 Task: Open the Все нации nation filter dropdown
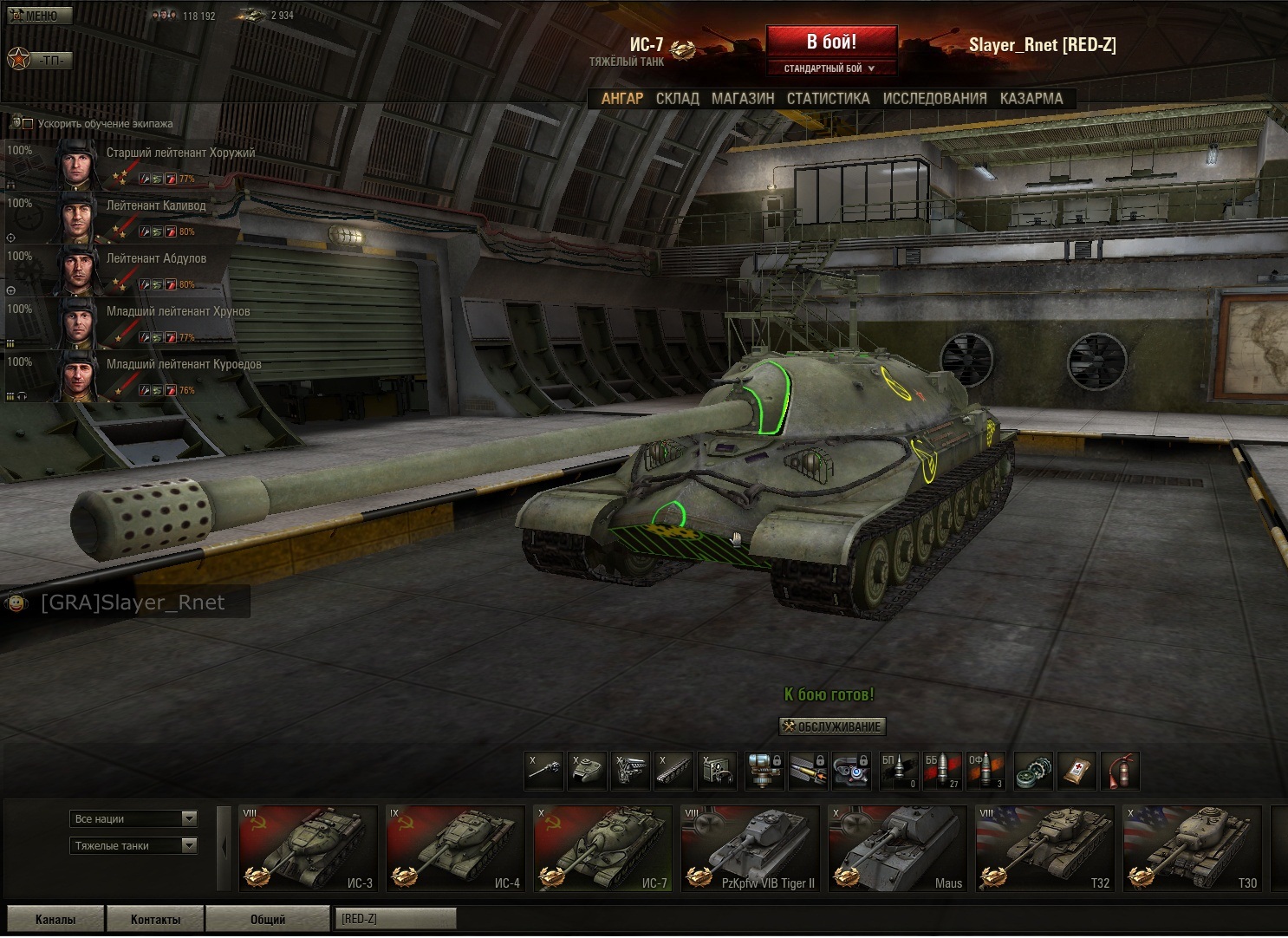(133, 818)
